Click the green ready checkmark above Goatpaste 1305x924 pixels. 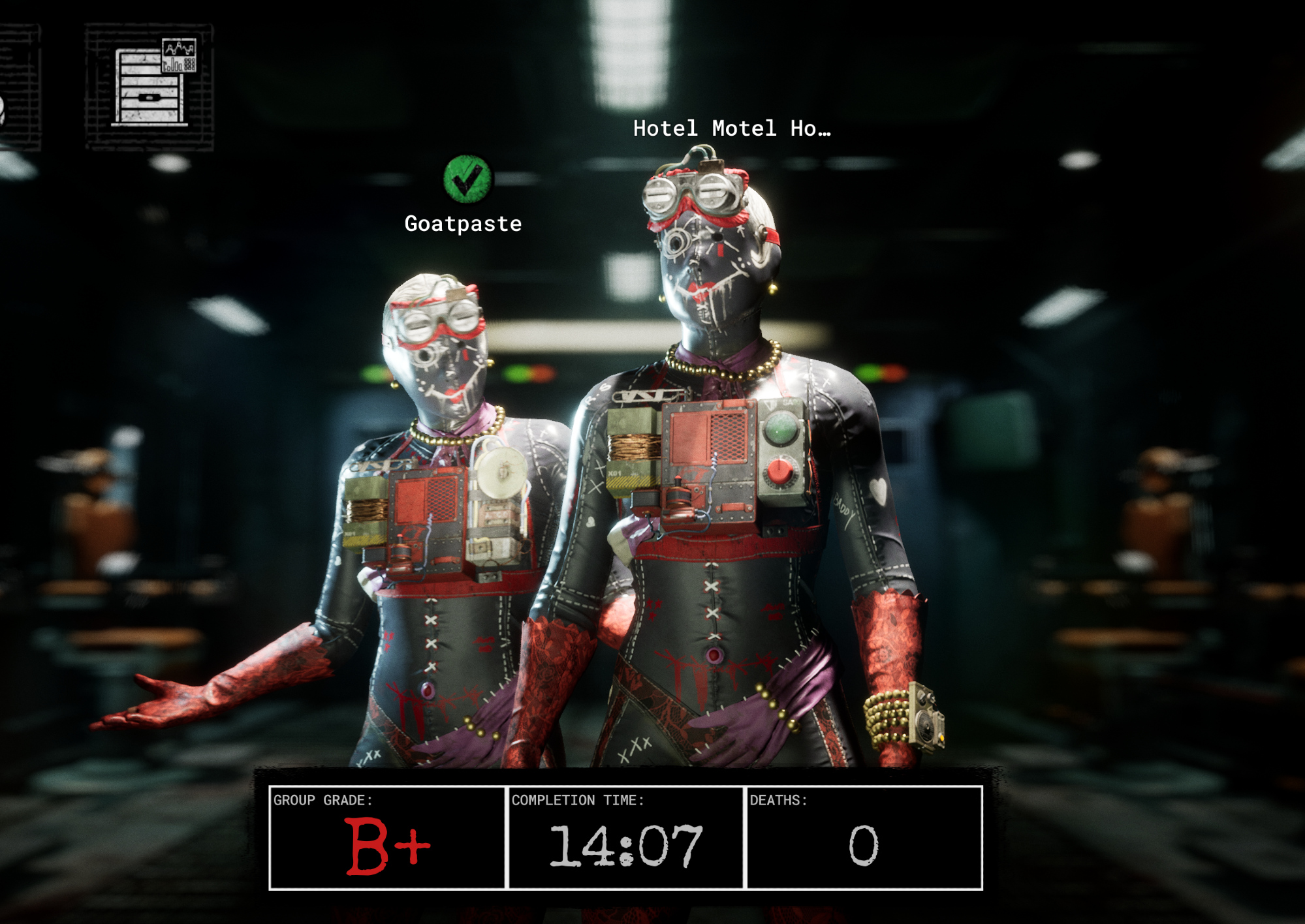(467, 179)
